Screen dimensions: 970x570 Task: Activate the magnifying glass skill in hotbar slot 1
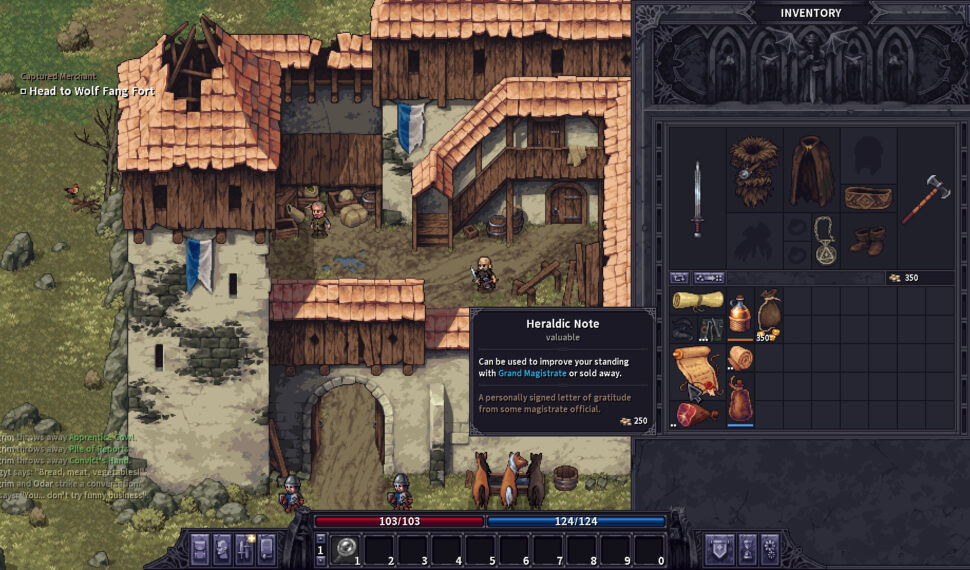point(346,548)
